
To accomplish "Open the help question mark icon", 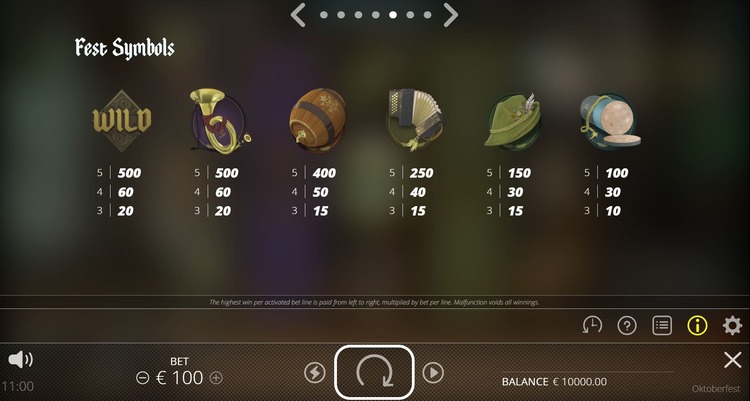I will click(x=627, y=325).
